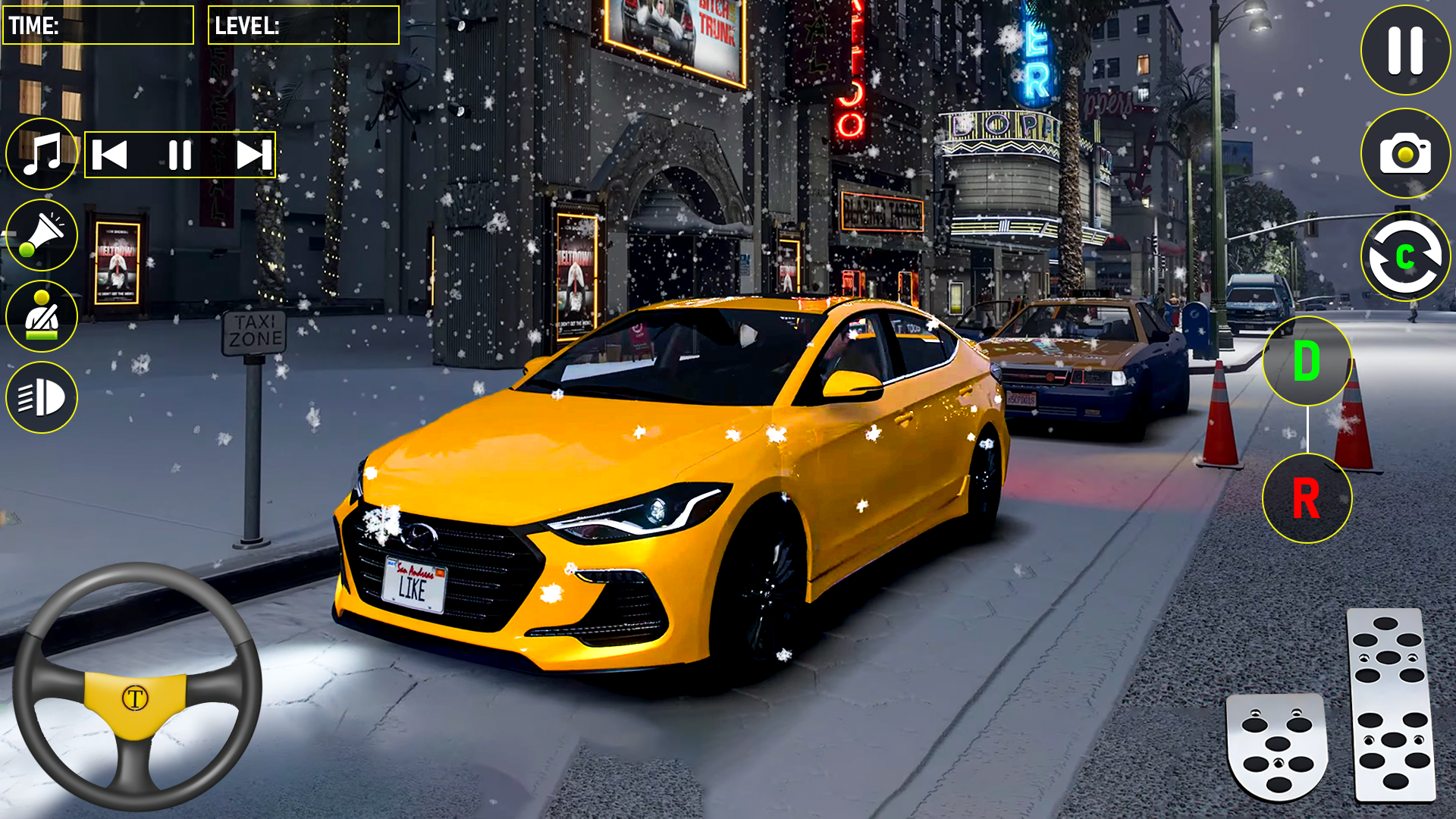Viewport: 1456px width, 819px height.
Task: Shift into Drive with the D gear
Action: pyautogui.click(x=1306, y=362)
